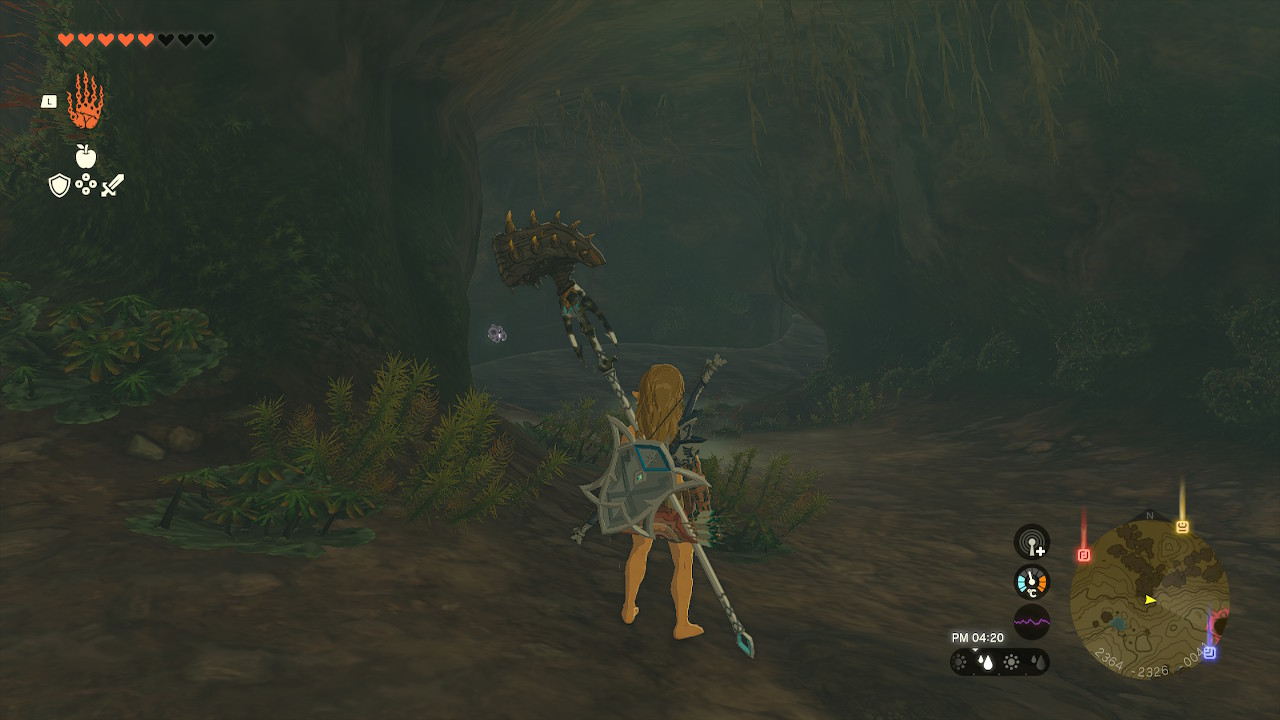This screenshot has height=720, width=1280.
Task: Select the apple materials shortcut icon
Action: 86,156
